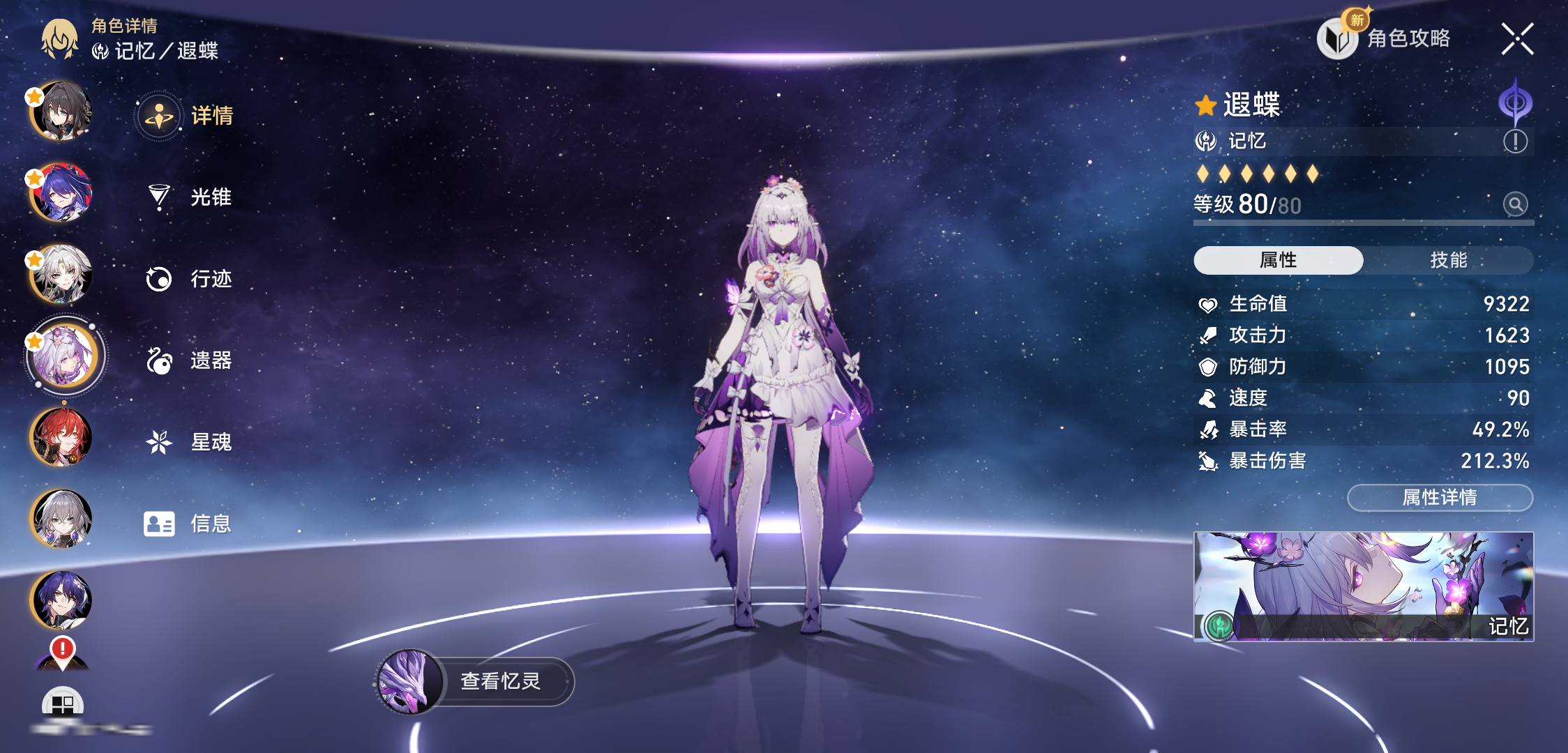Screen dimensions: 1568x753
Task: Close the character details screen
Action: [1517, 39]
